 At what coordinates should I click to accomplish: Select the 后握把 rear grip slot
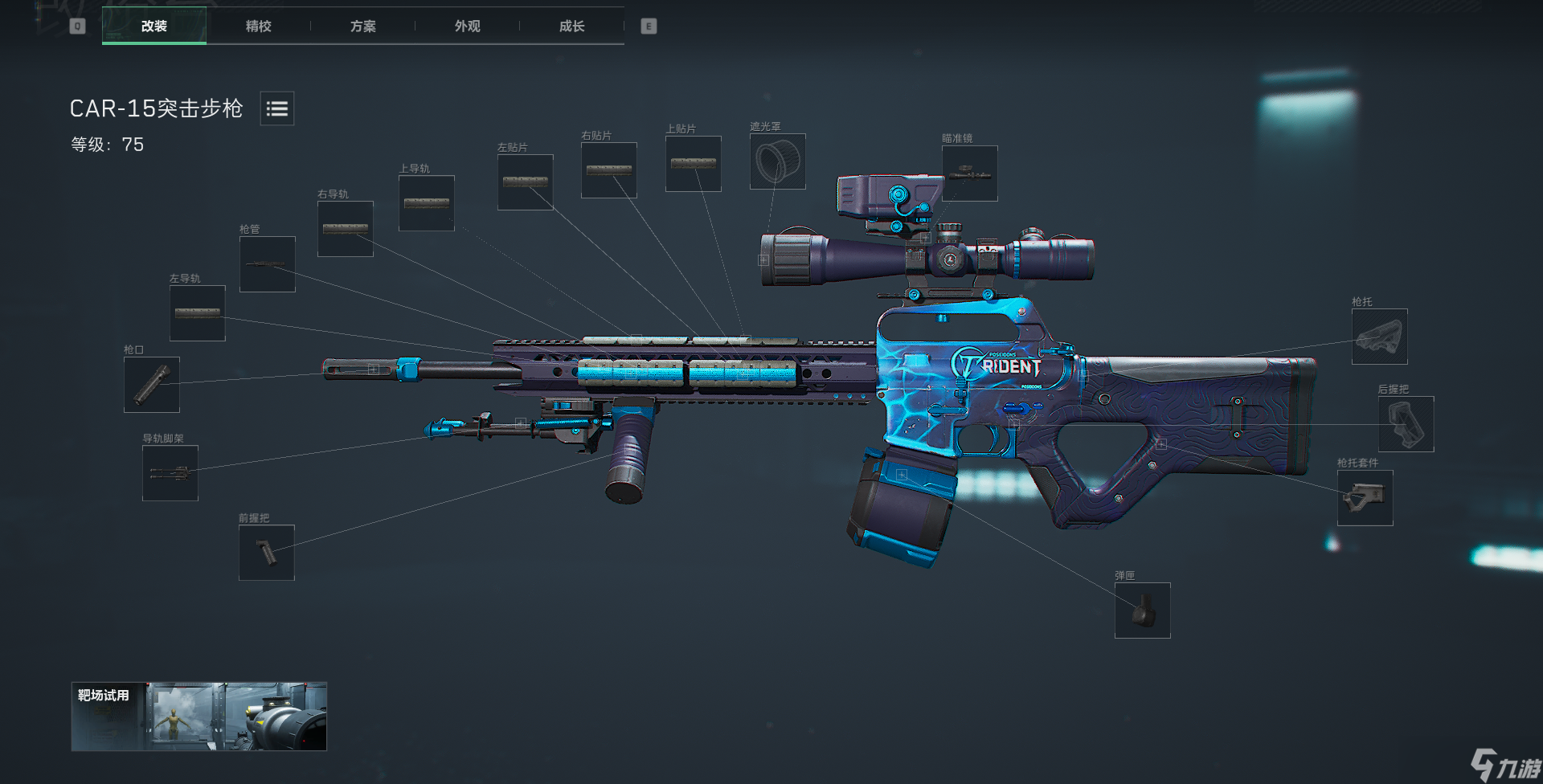click(1406, 424)
